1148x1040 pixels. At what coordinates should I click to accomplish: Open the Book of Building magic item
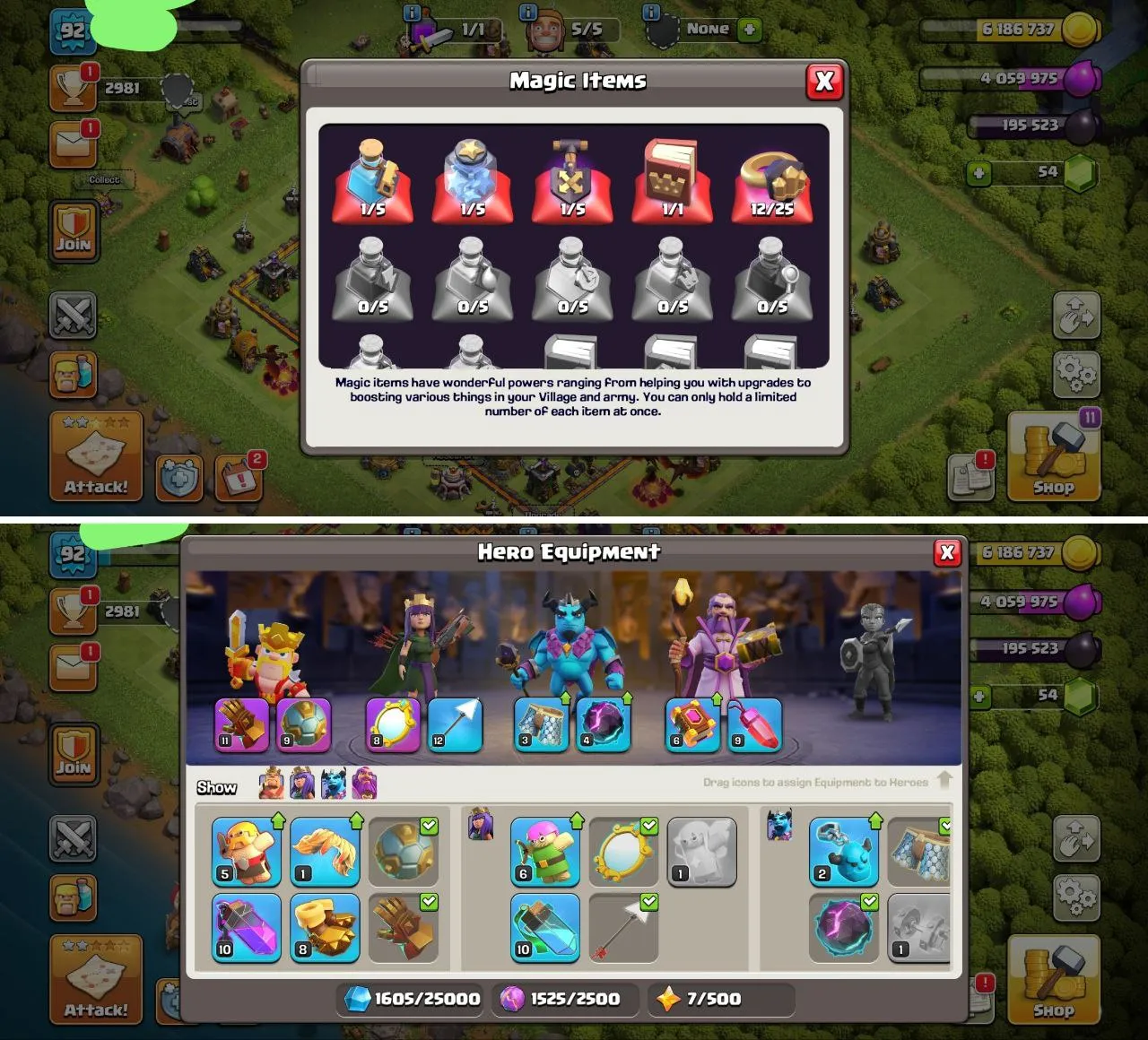click(673, 179)
